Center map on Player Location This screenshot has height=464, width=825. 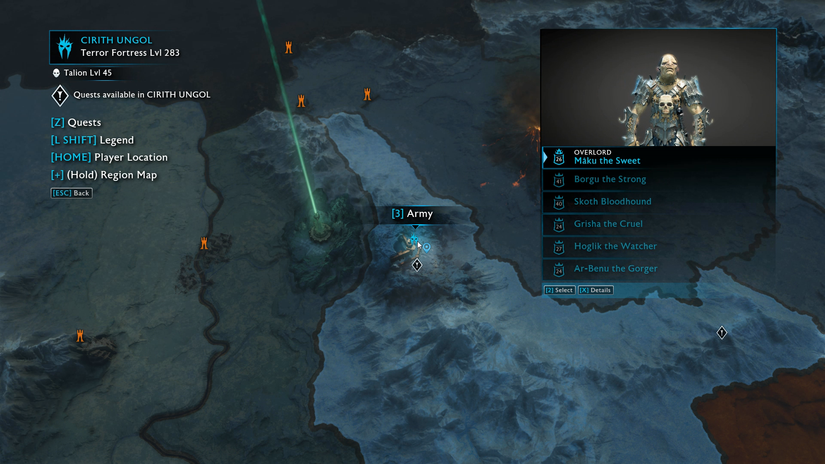(108, 157)
